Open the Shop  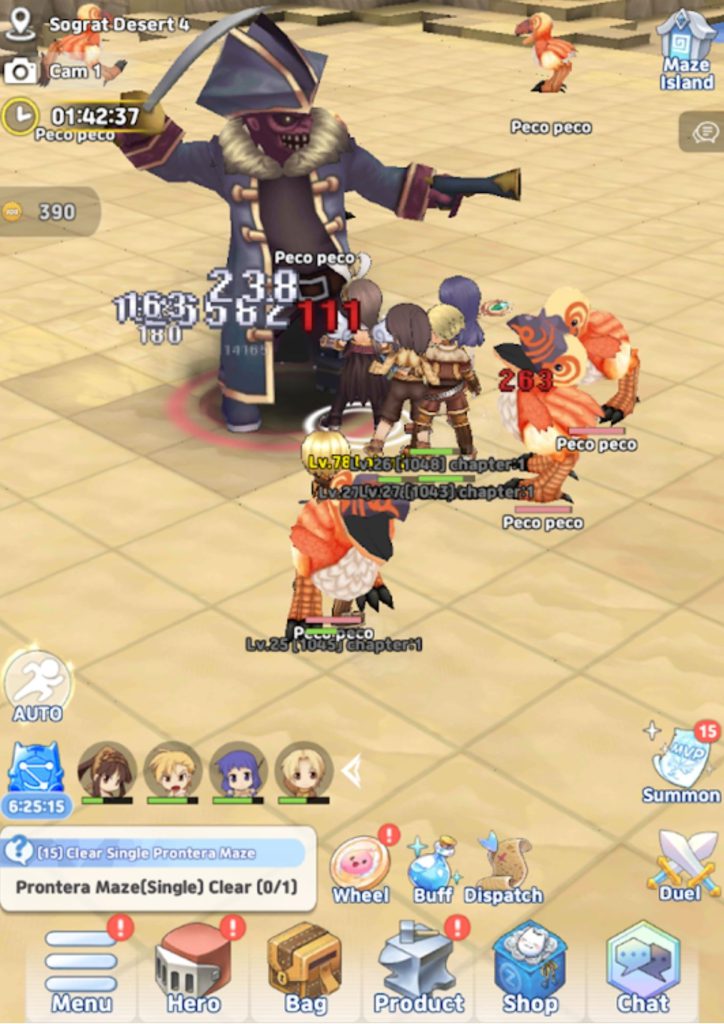(530, 967)
